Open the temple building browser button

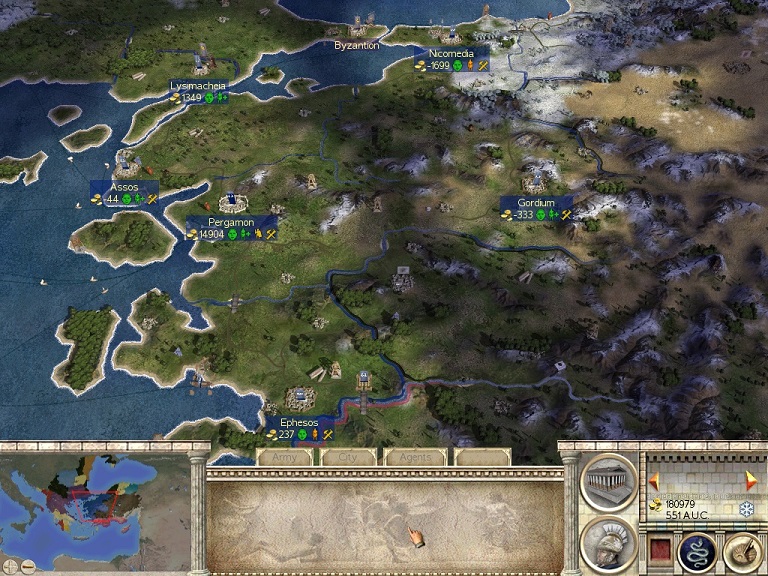(608, 485)
